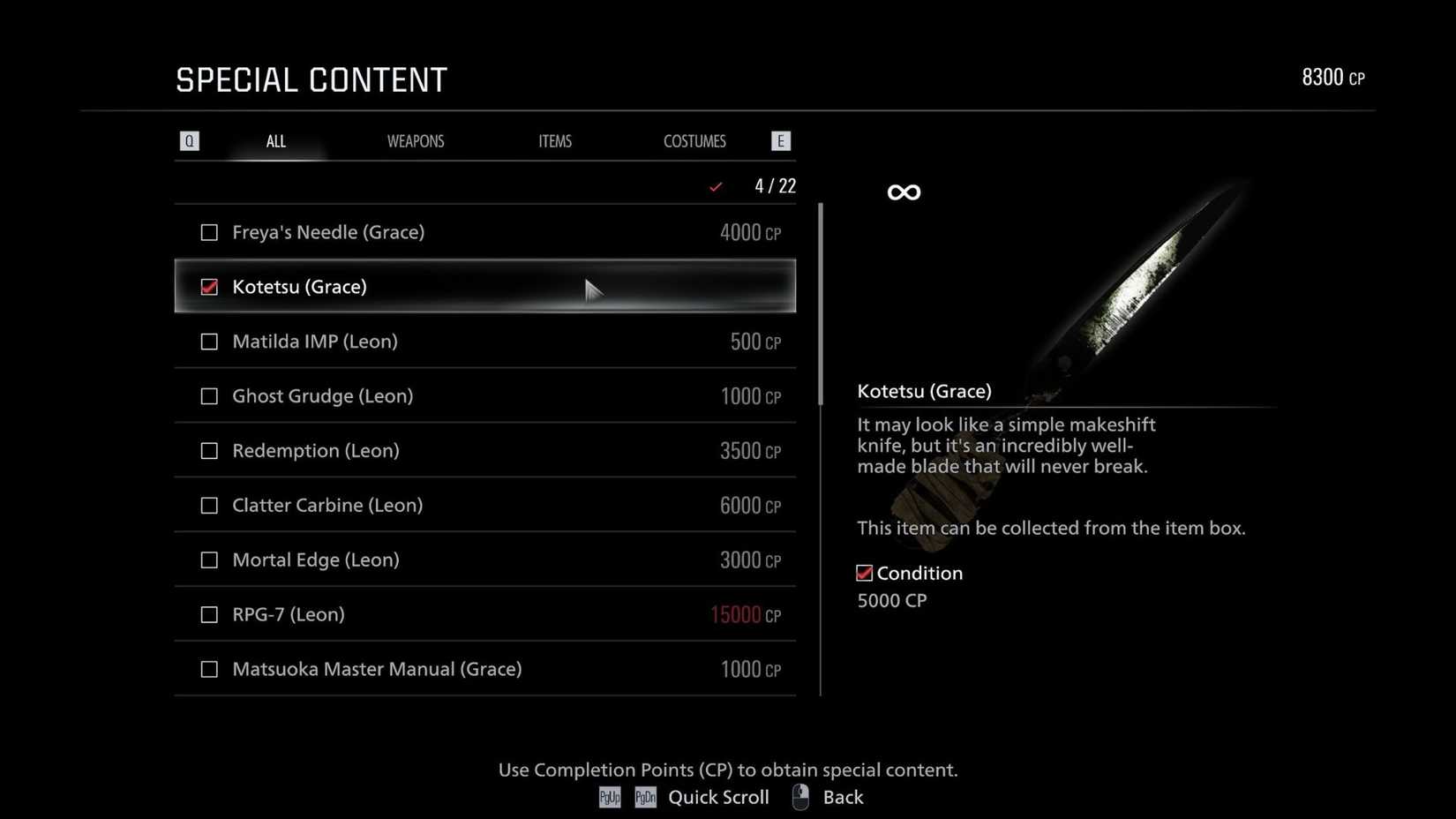
Task: Check the Mortal Edge (Leon) checkbox
Action: pyautogui.click(x=209, y=560)
